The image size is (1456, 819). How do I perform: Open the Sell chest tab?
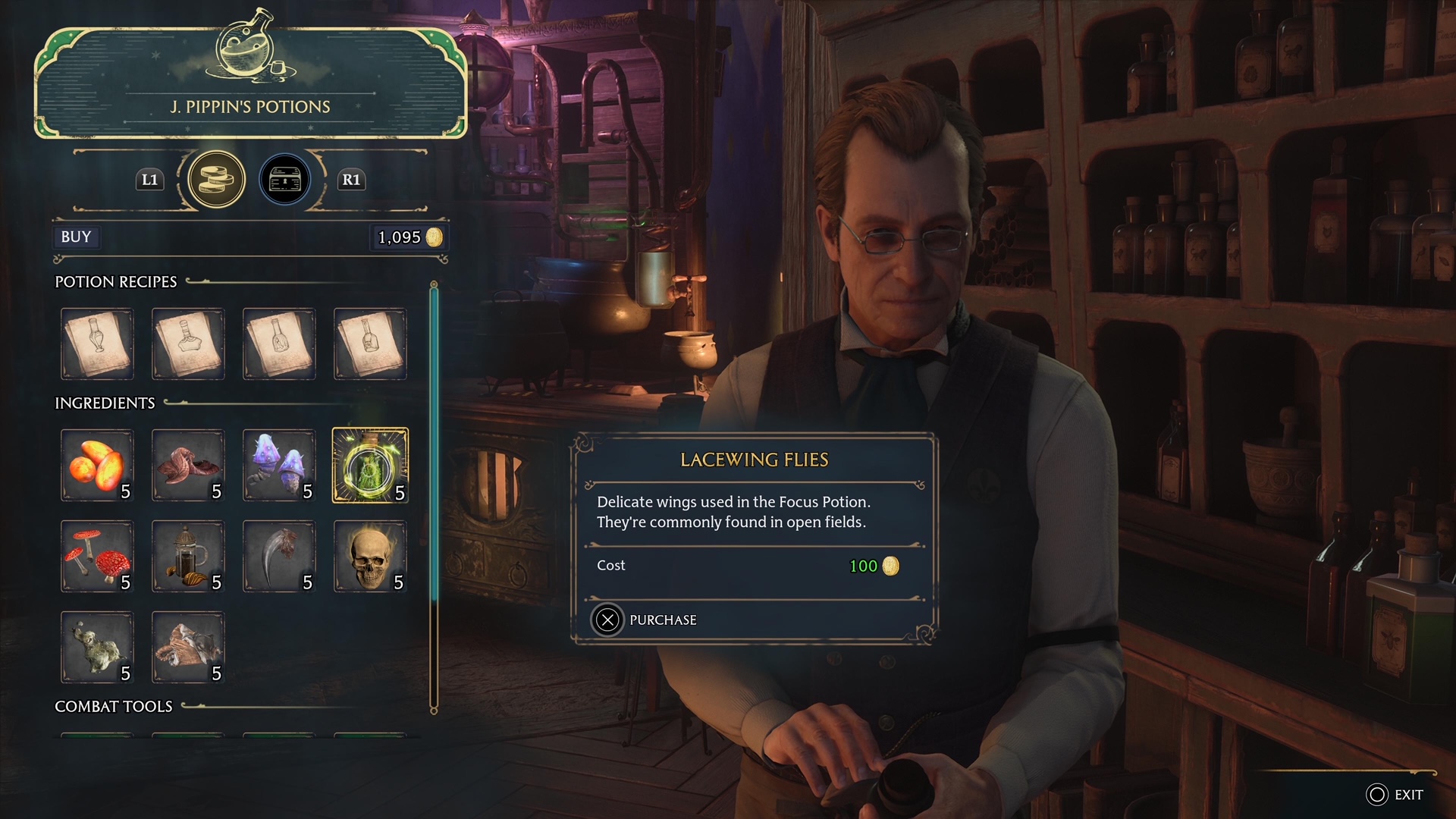285,180
